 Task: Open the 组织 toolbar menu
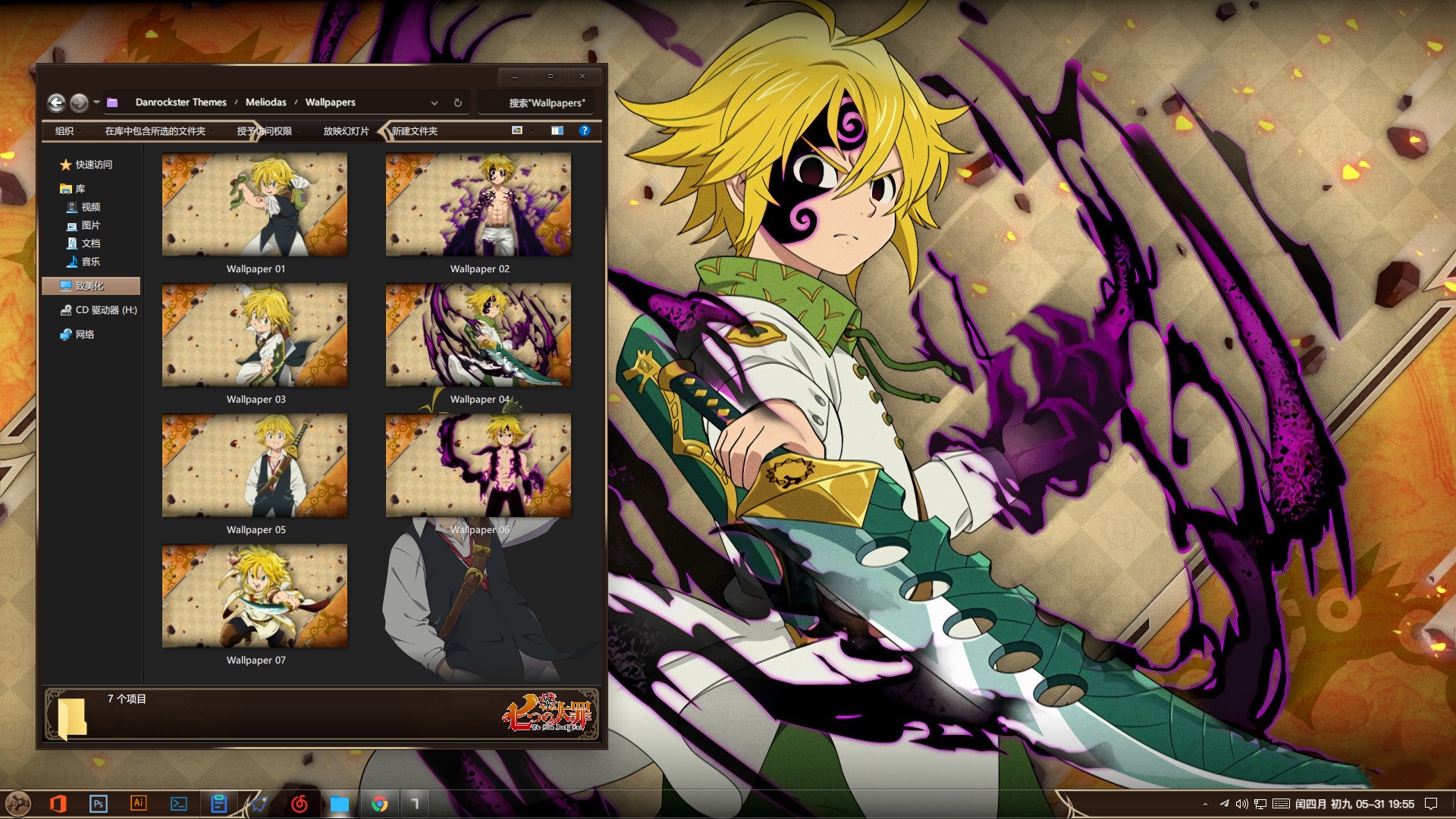(x=65, y=131)
